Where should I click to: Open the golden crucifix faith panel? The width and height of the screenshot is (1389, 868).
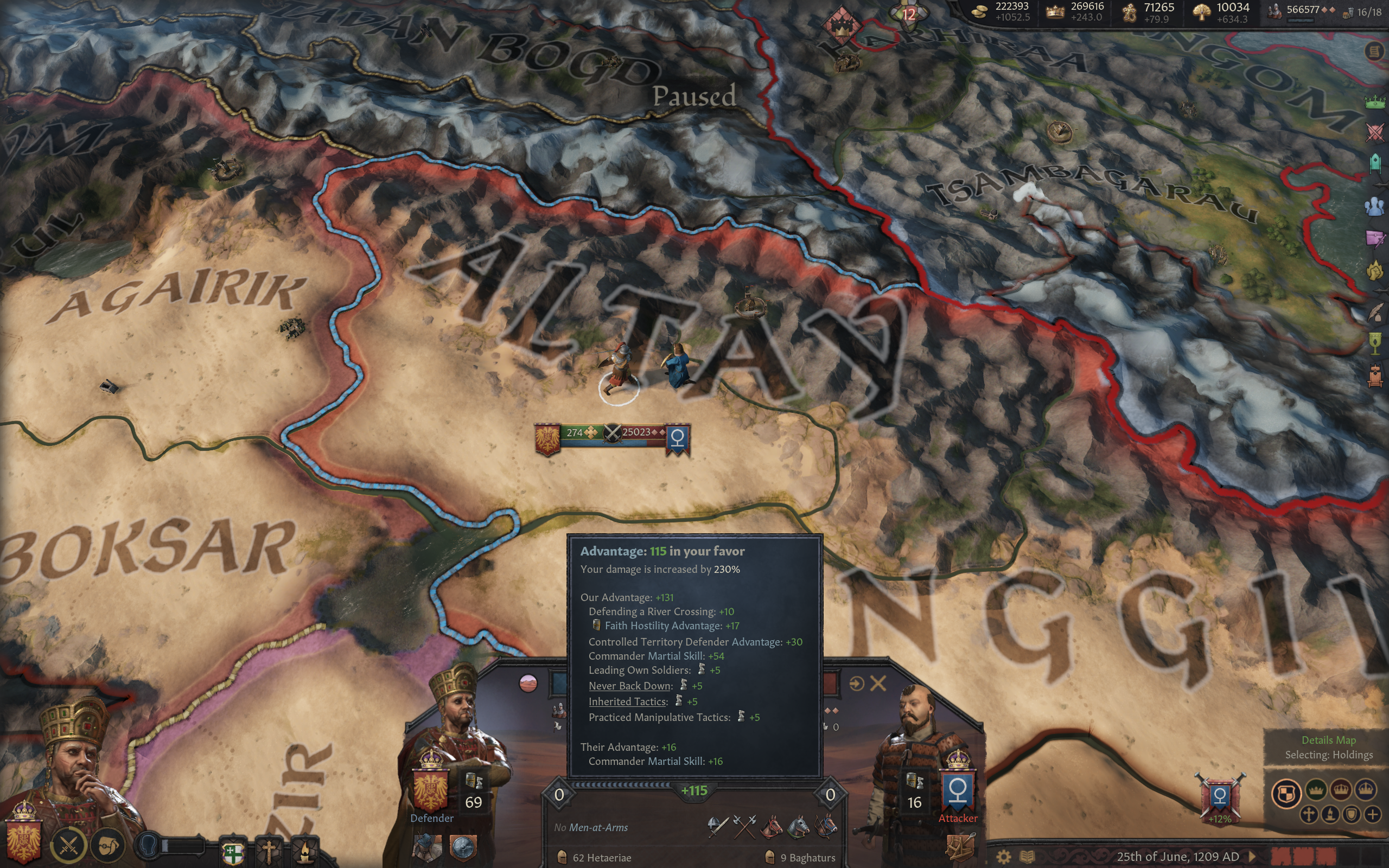click(268, 852)
